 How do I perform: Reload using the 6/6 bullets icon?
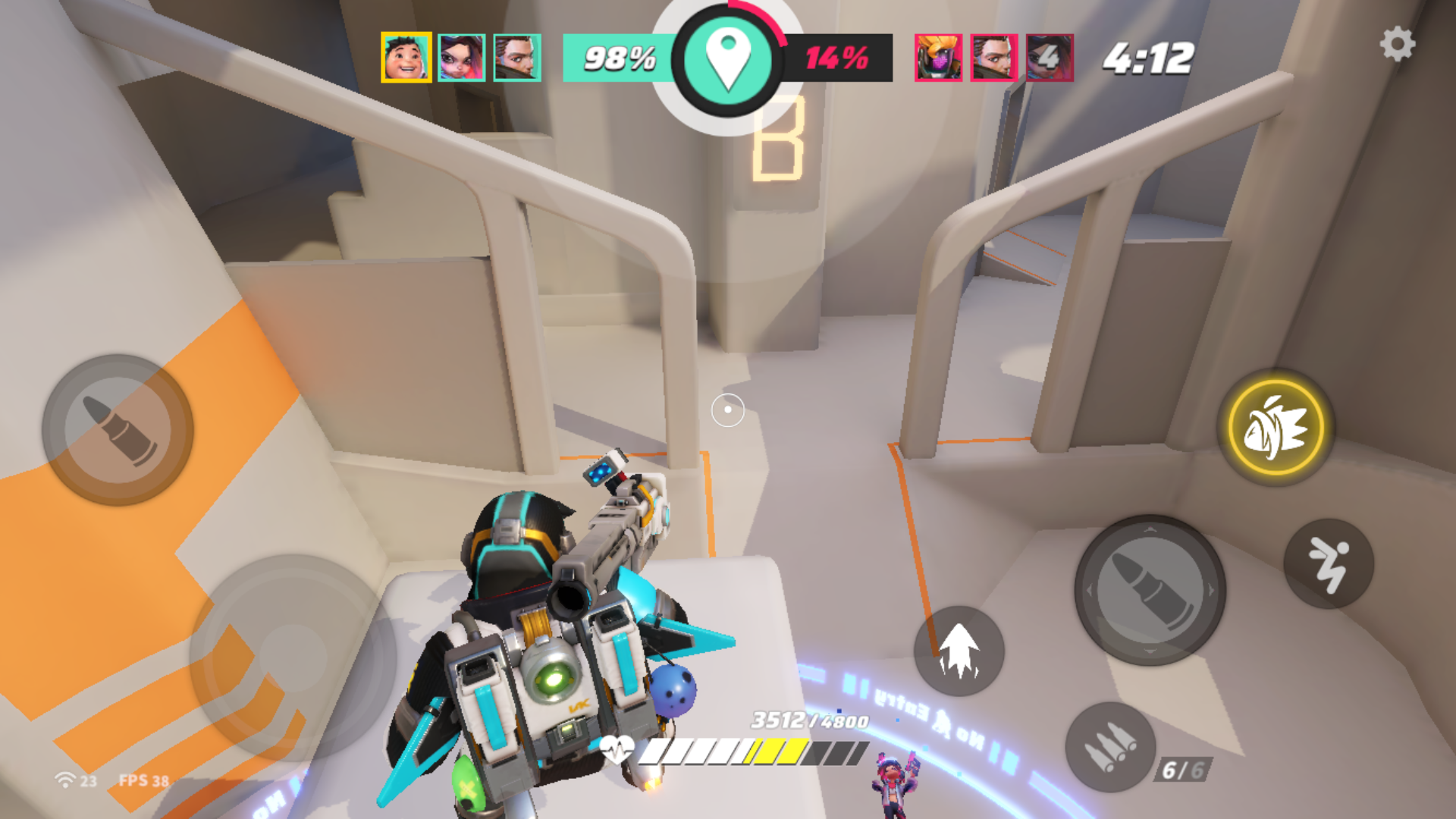pyautogui.click(x=1110, y=747)
